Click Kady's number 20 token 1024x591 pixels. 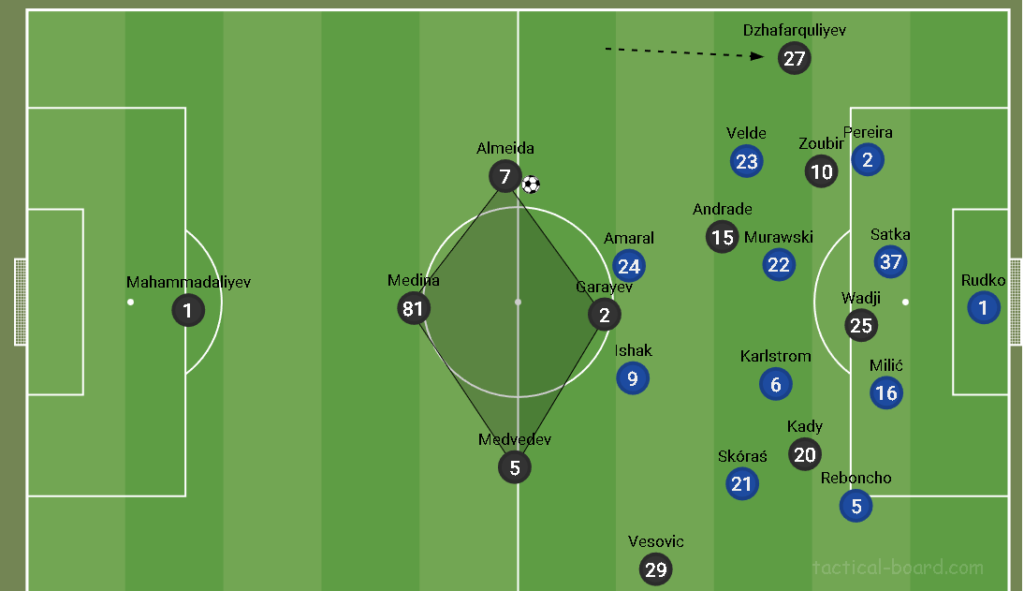coord(805,454)
